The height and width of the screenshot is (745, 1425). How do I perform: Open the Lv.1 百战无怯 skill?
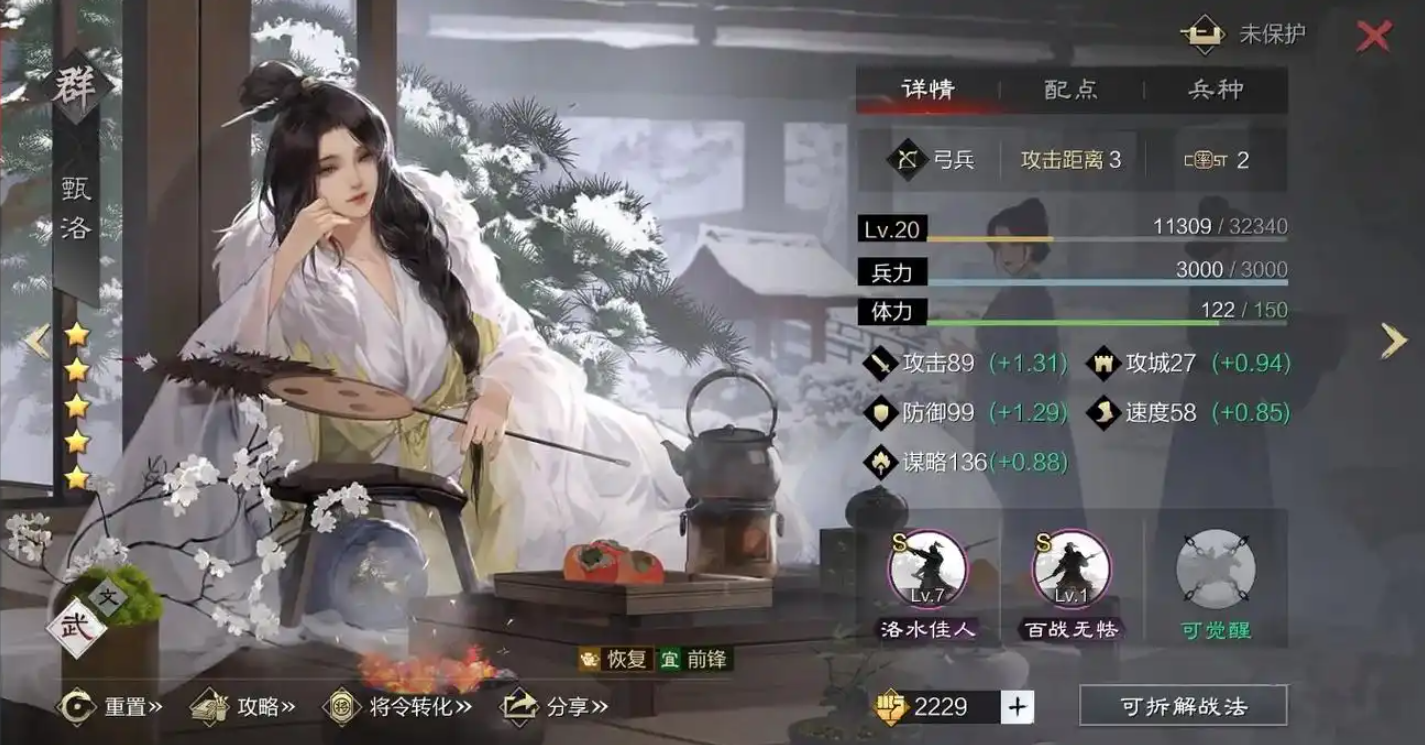(1072, 570)
